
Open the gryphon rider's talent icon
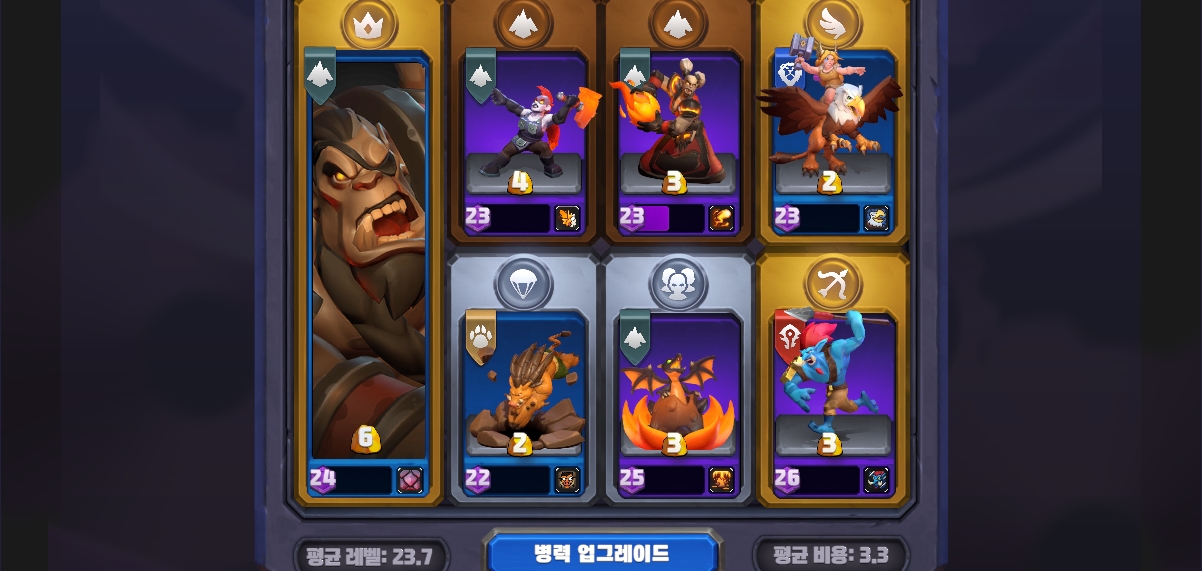pyautogui.click(x=876, y=218)
